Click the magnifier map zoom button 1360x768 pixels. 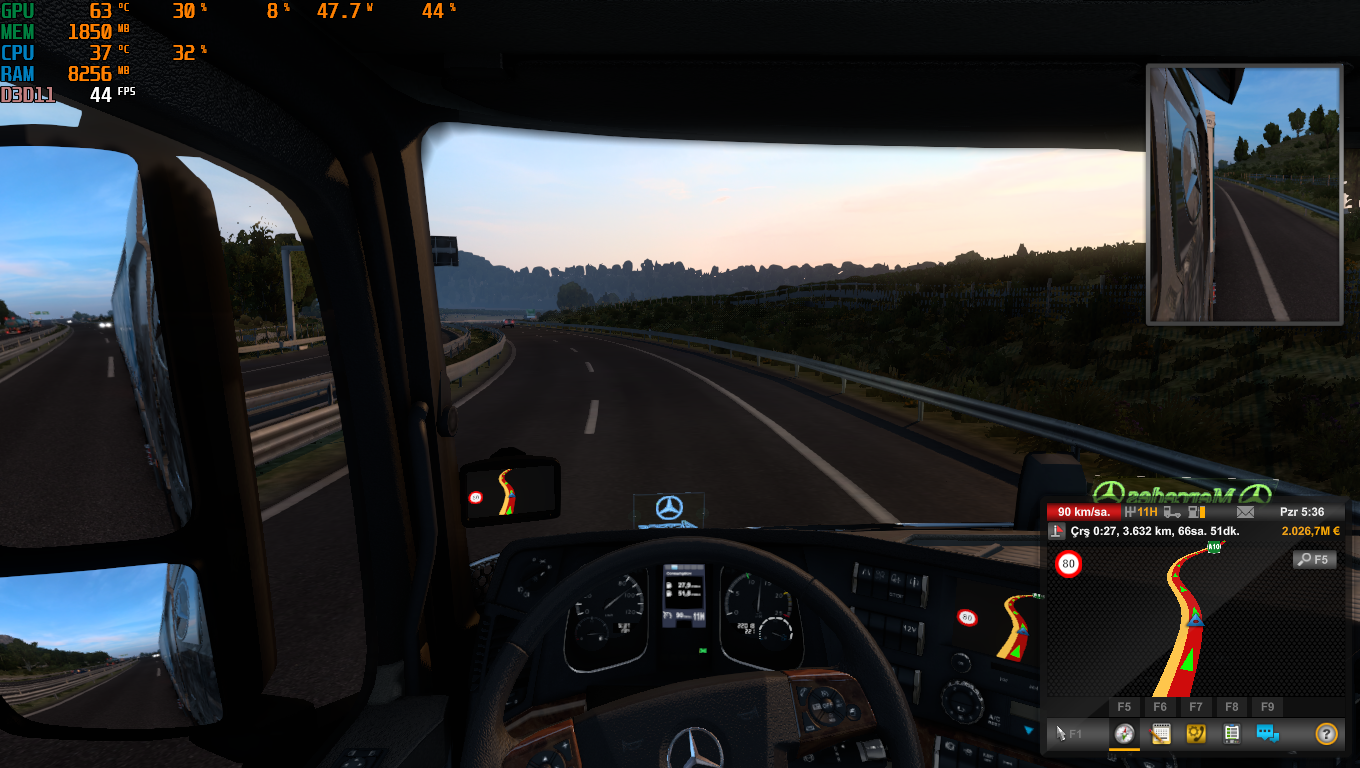1314,560
